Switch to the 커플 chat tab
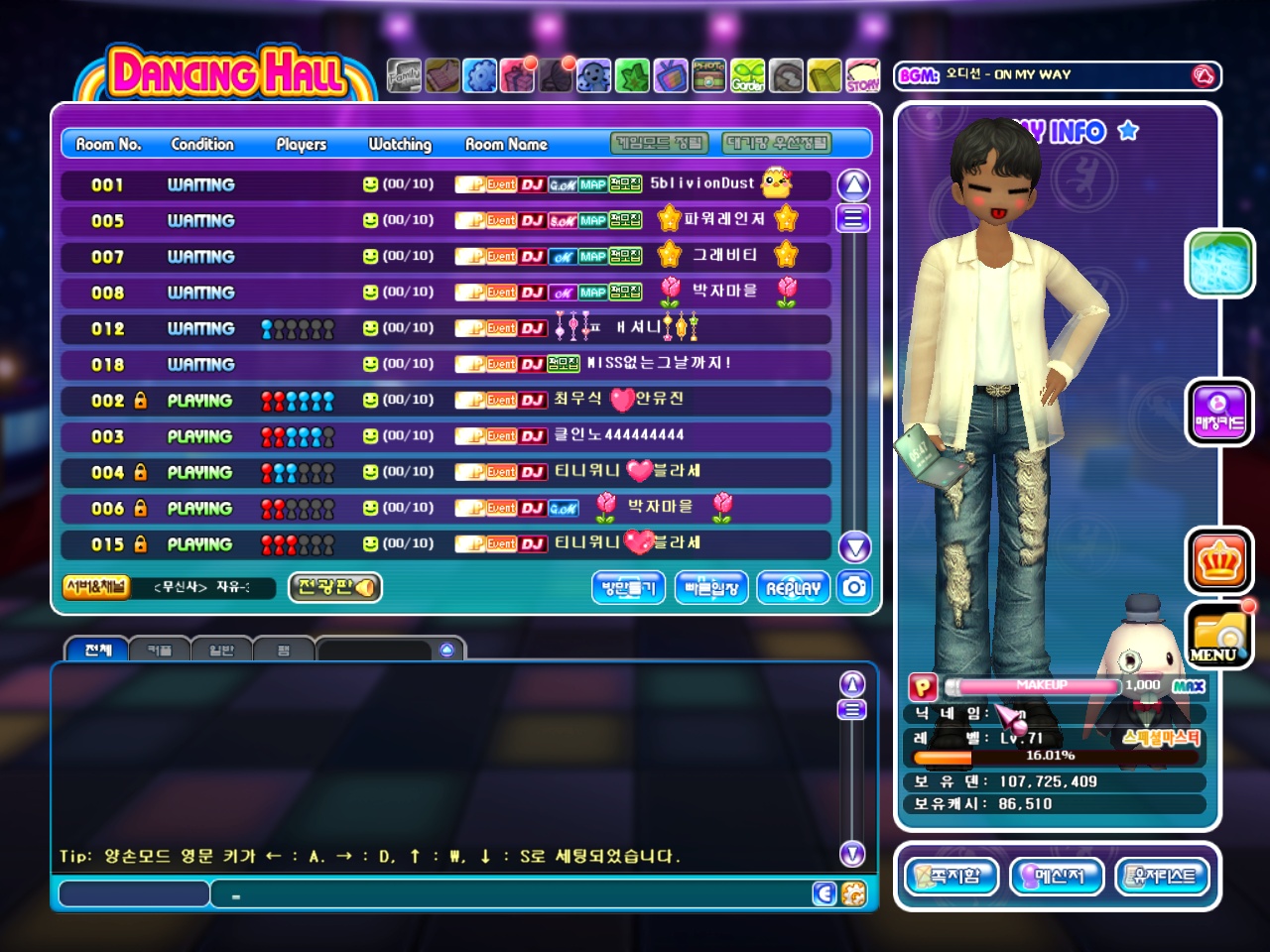The image size is (1270, 952). coord(160,651)
